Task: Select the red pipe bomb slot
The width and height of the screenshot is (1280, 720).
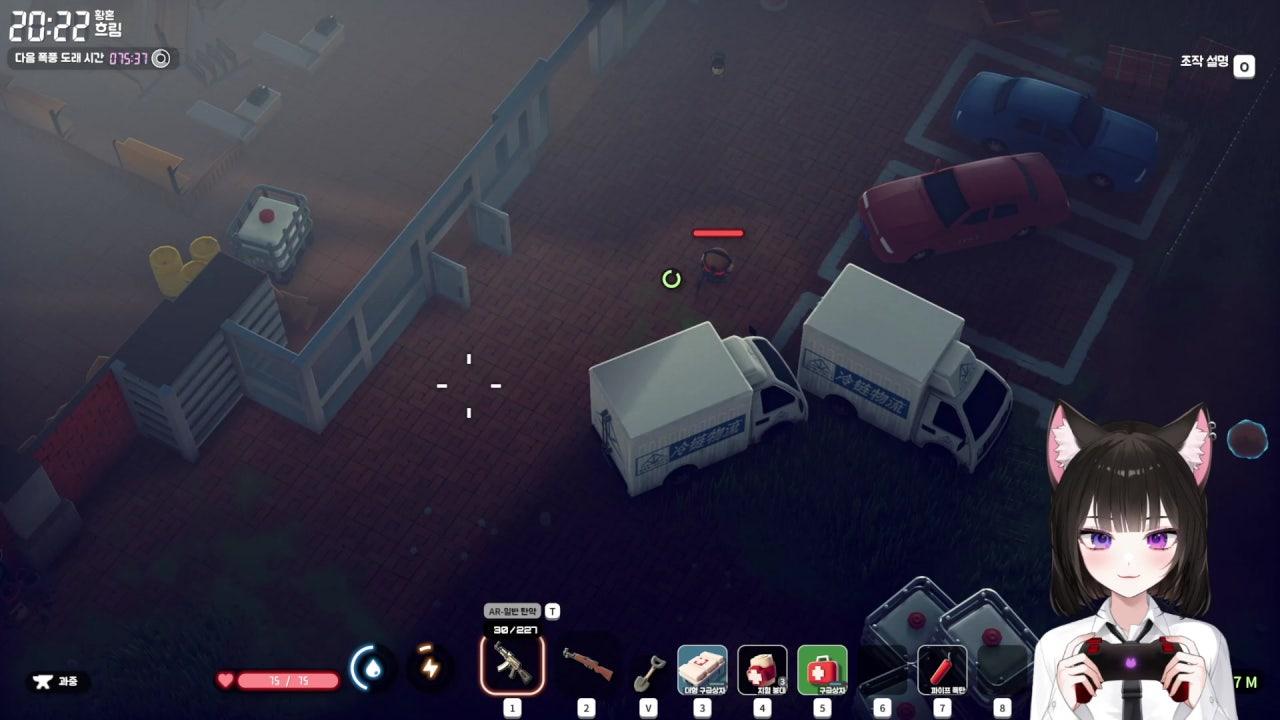Action: (x=942, y=668)
